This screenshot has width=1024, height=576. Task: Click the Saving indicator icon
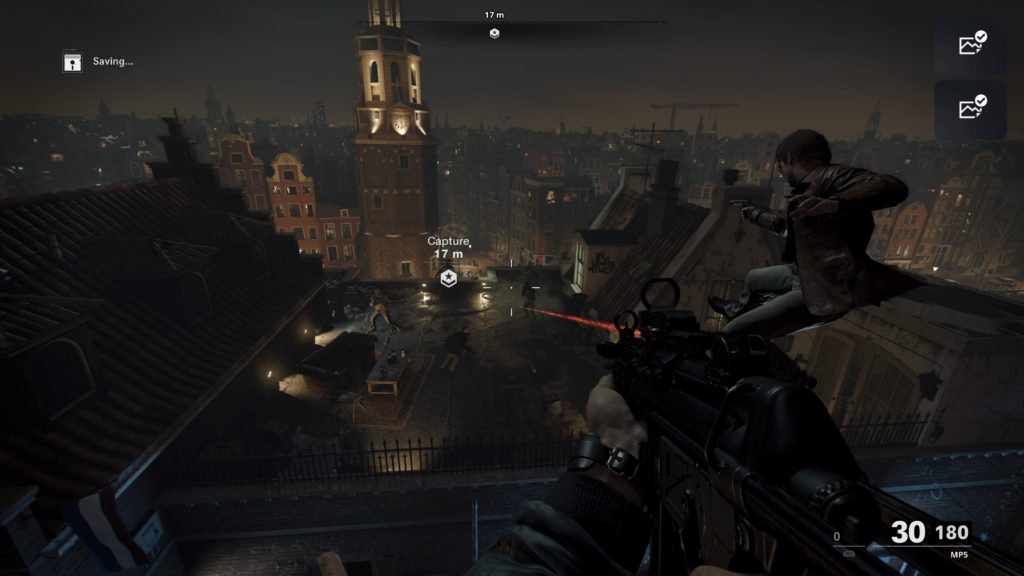pos(72,62)
